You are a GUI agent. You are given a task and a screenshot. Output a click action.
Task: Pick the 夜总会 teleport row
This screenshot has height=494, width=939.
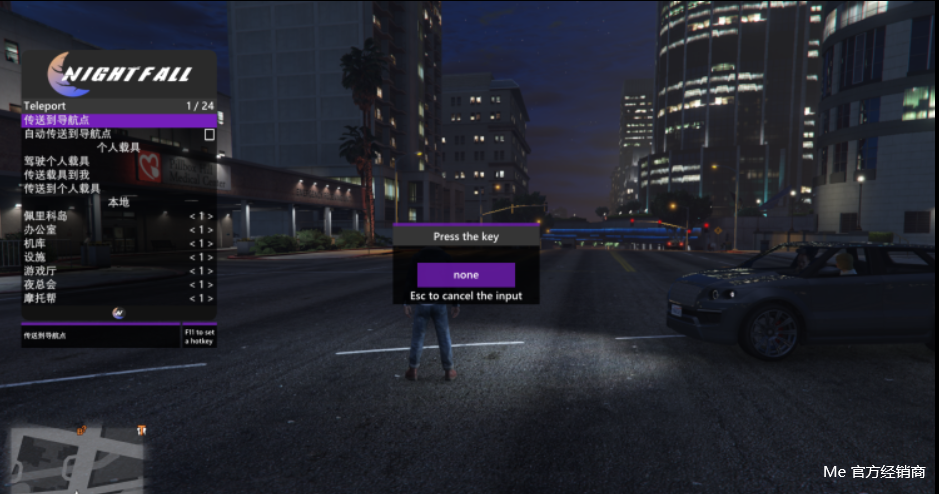(119, 284)
